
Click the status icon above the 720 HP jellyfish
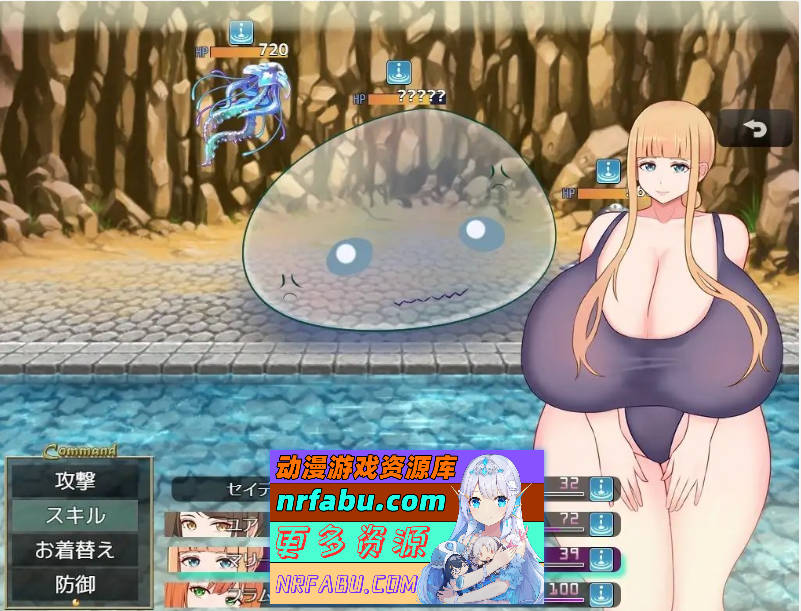tap(240, 33)
